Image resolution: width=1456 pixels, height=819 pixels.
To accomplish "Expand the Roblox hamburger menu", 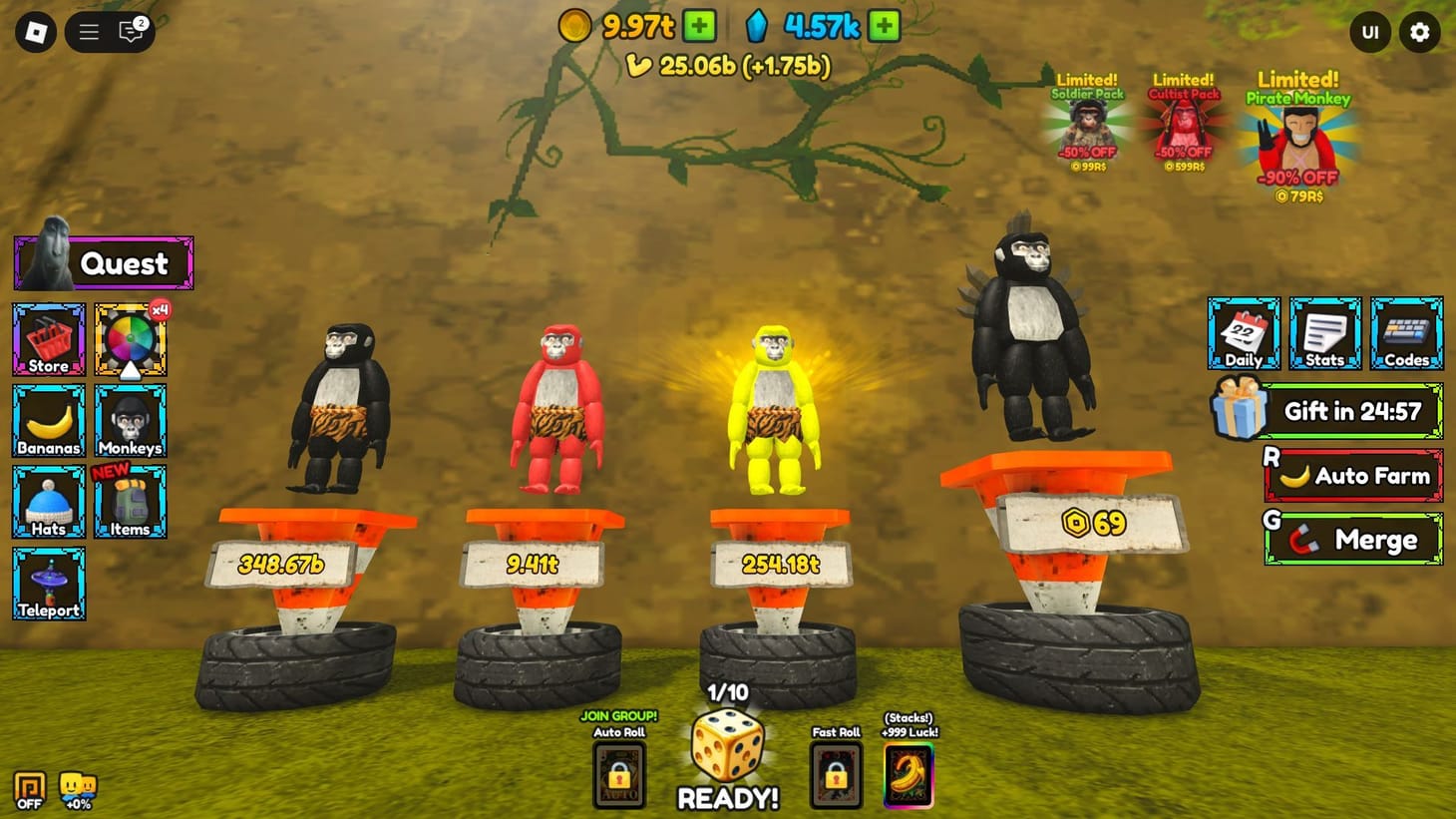I will tap(88, 31).
